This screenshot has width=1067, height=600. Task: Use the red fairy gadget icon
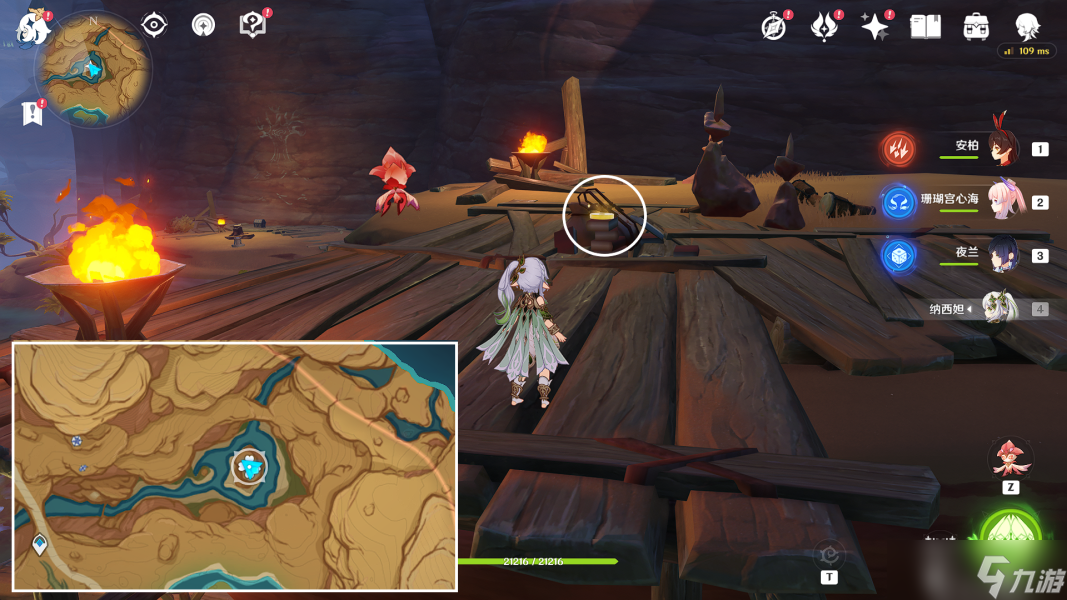pos(1010,458)
